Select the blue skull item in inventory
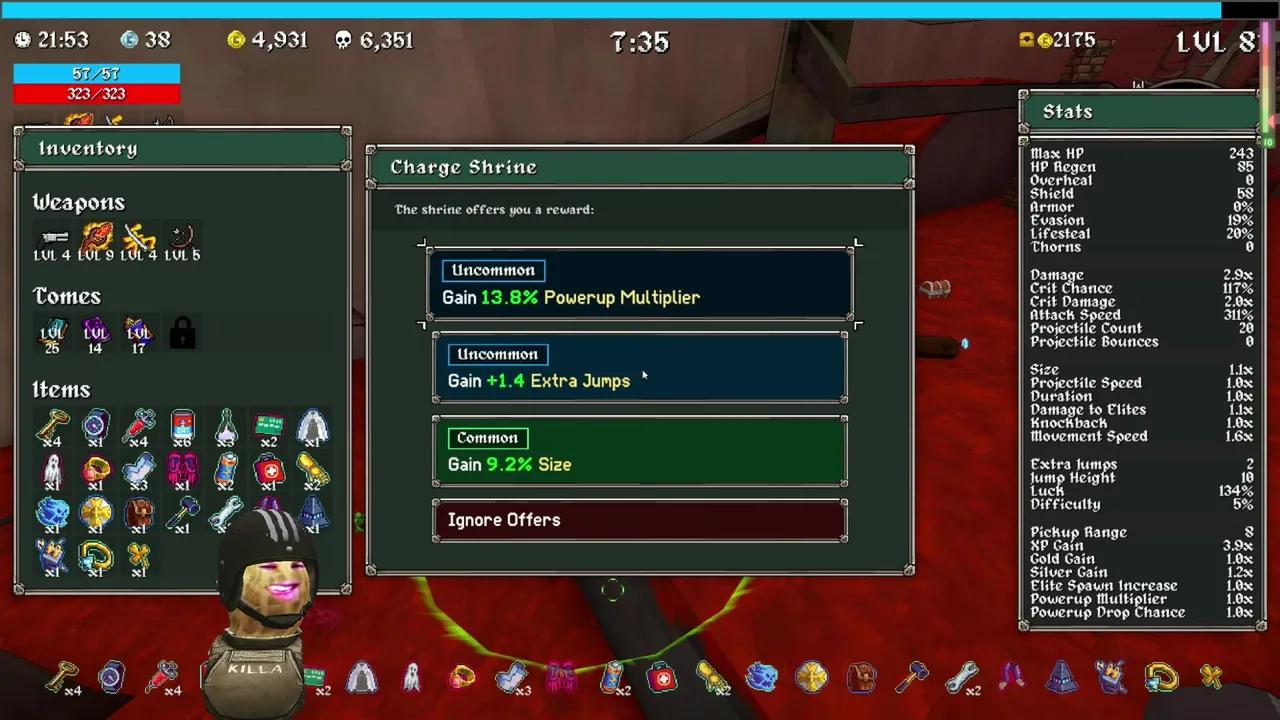Image resolution: width=1280 pixels, height=720 pixels. [52, 513]
